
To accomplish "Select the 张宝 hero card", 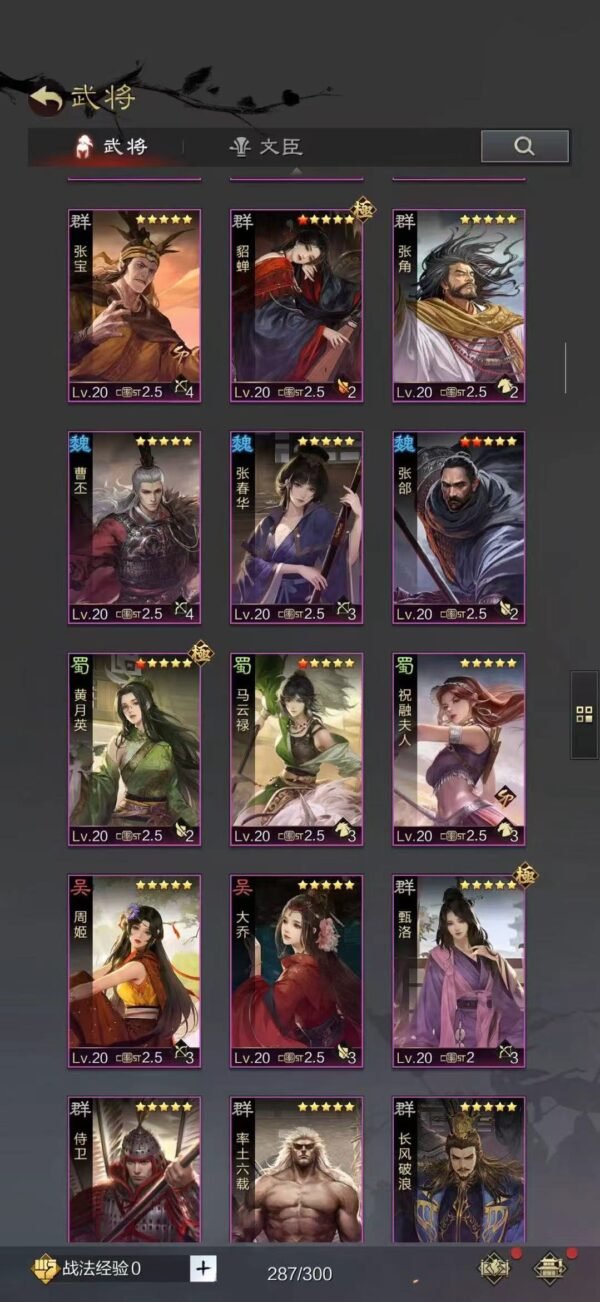I will point(134,305).
